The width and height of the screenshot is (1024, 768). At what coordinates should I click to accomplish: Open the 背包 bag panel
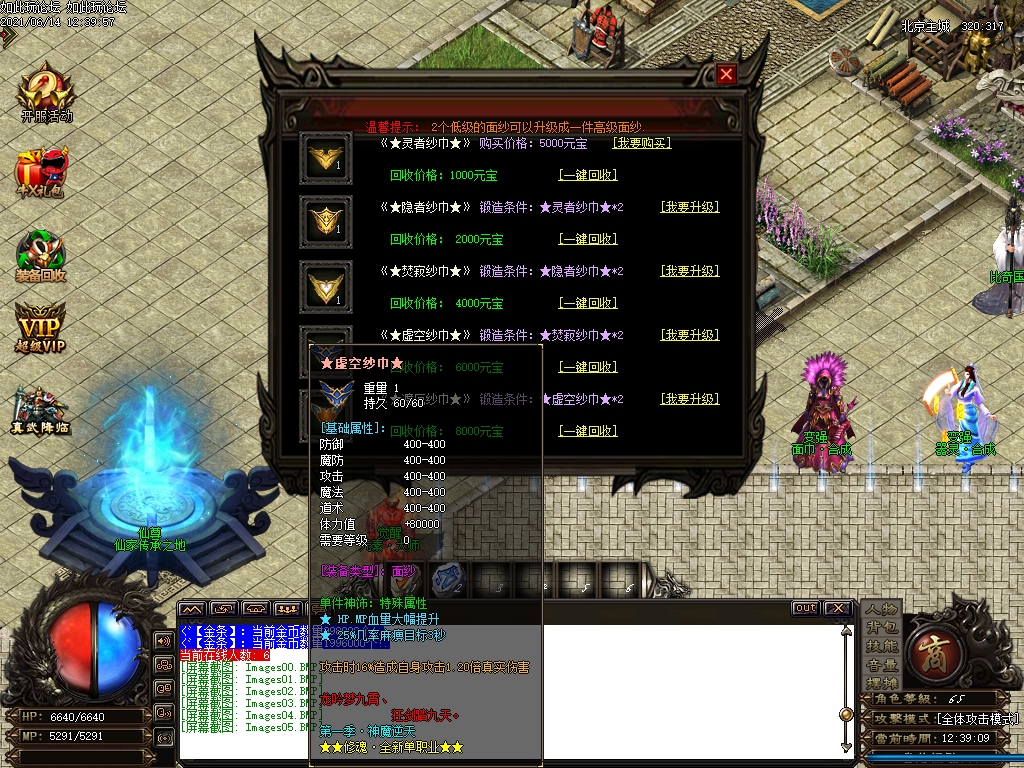(x=881, y=628)
